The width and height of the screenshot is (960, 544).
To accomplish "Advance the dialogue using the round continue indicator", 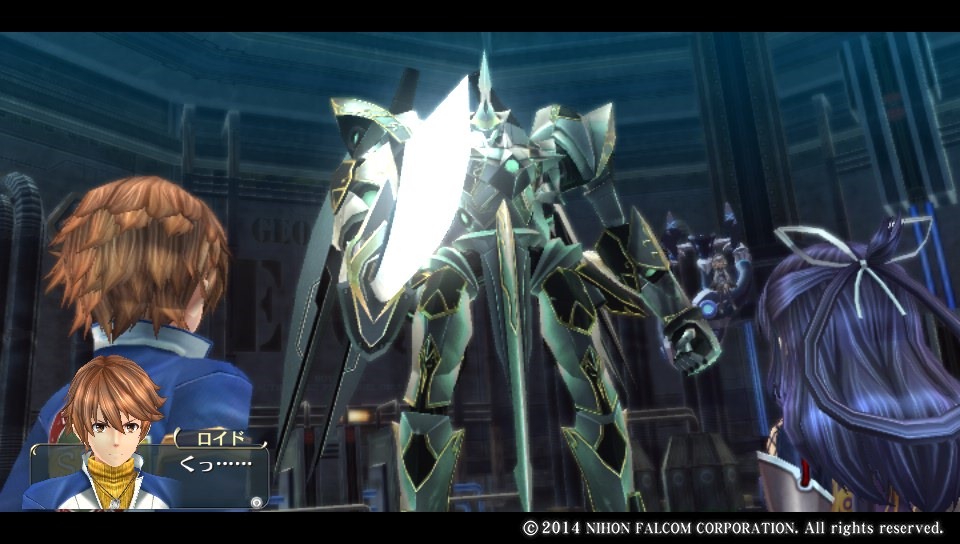I will click(258, 502).
